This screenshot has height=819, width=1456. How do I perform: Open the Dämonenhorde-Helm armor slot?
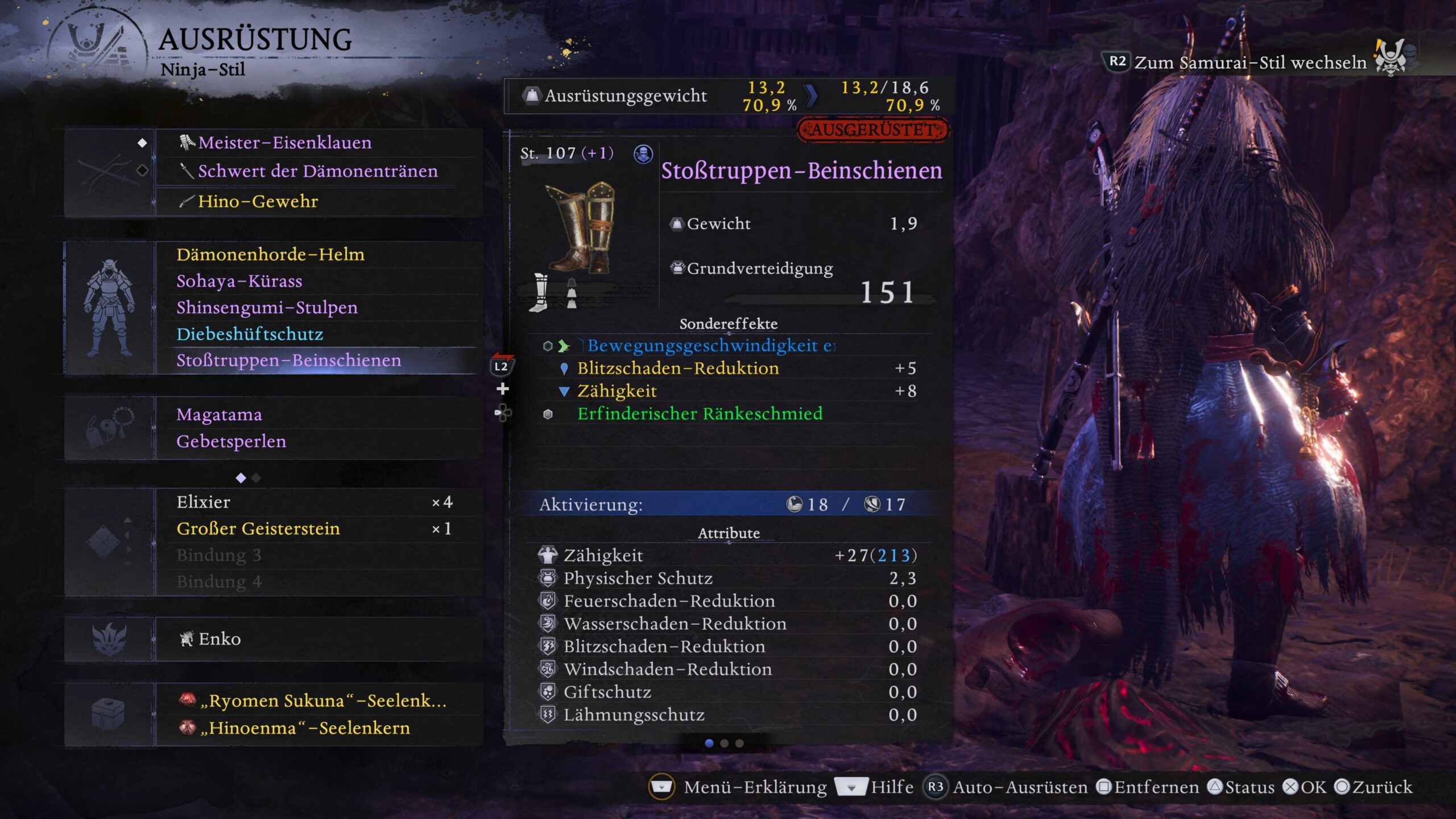[270, 254]
